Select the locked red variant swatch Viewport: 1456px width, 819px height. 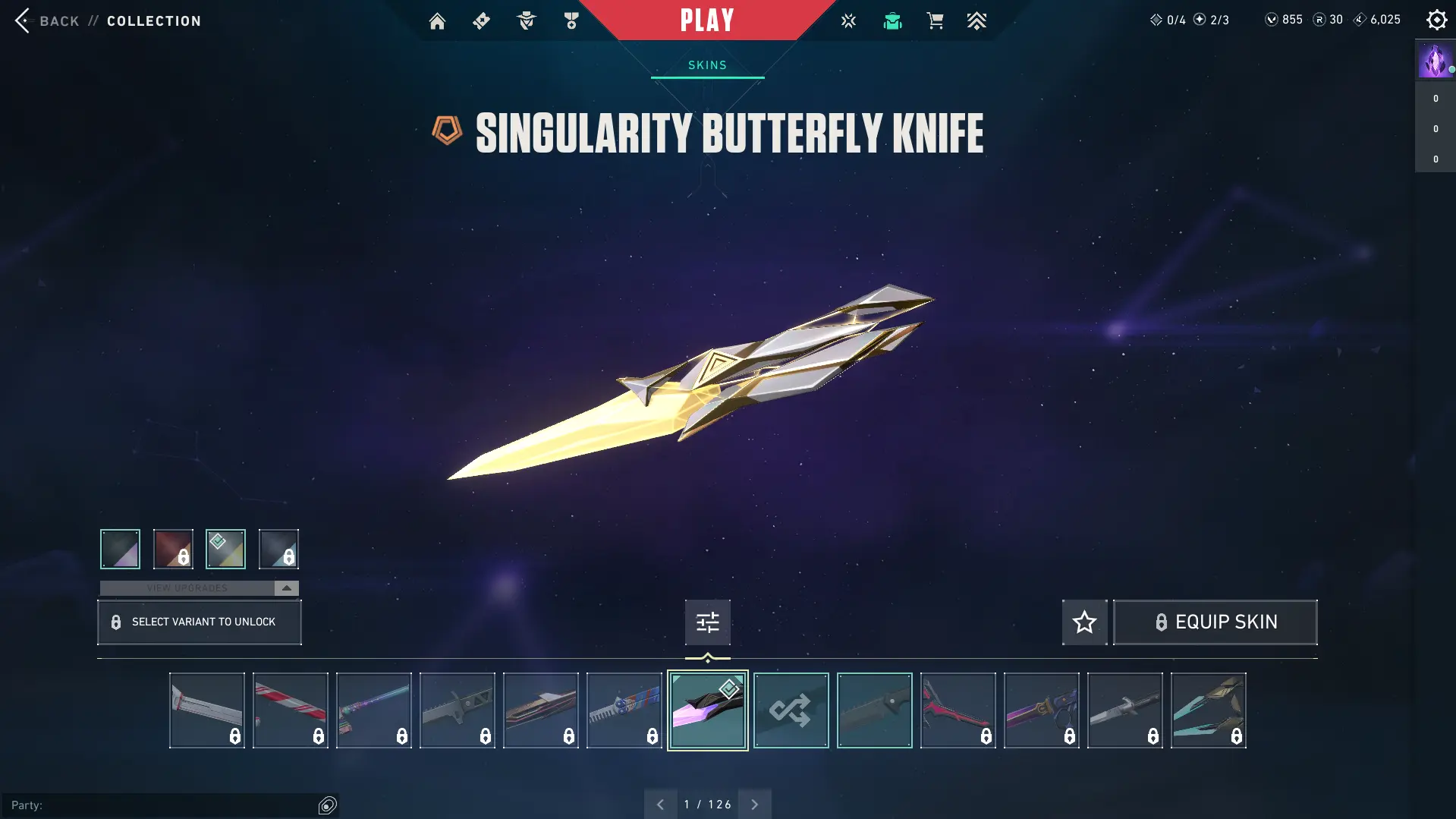click(172, 548)
